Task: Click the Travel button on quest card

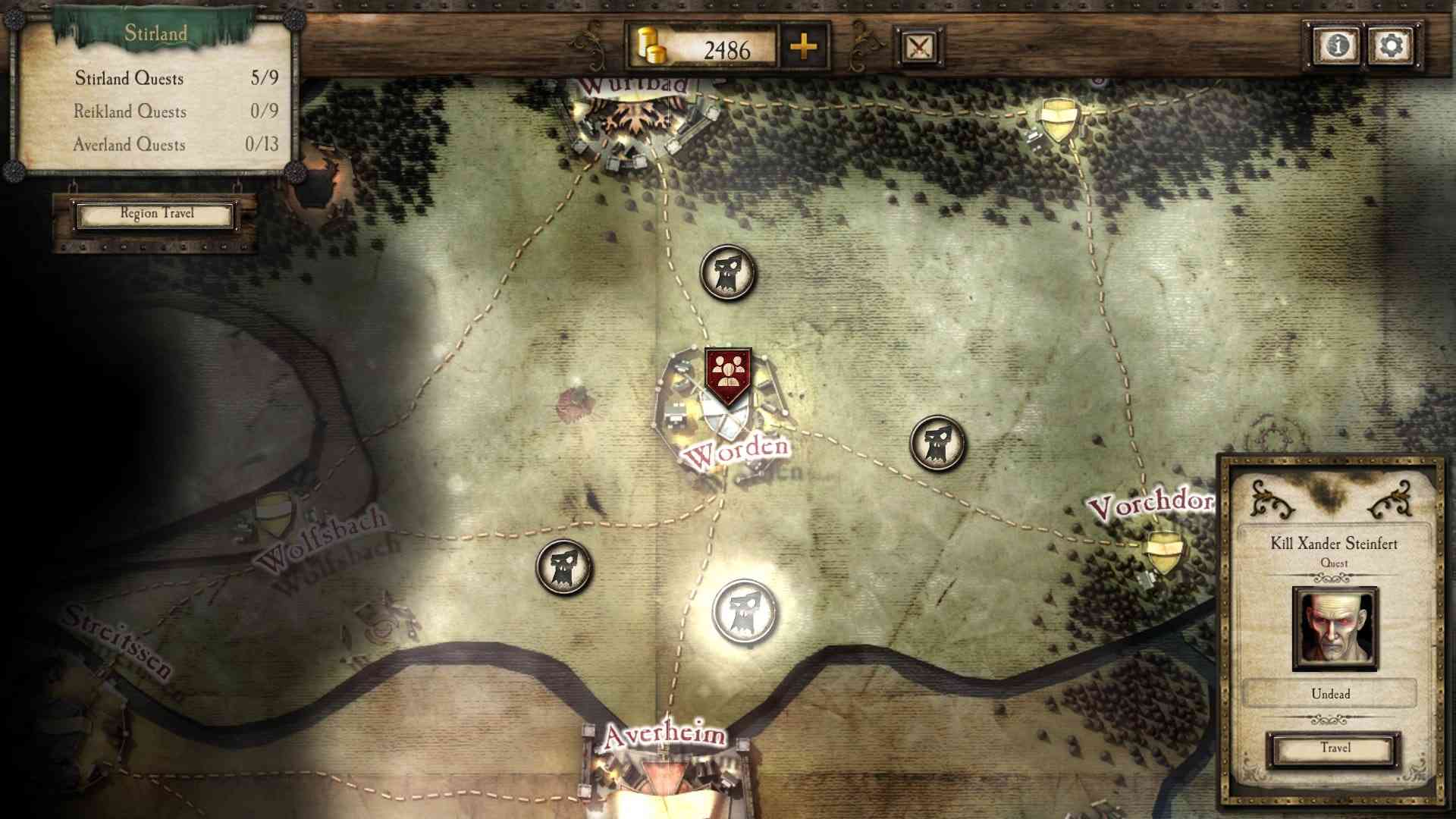Action: coord(1334,749)
